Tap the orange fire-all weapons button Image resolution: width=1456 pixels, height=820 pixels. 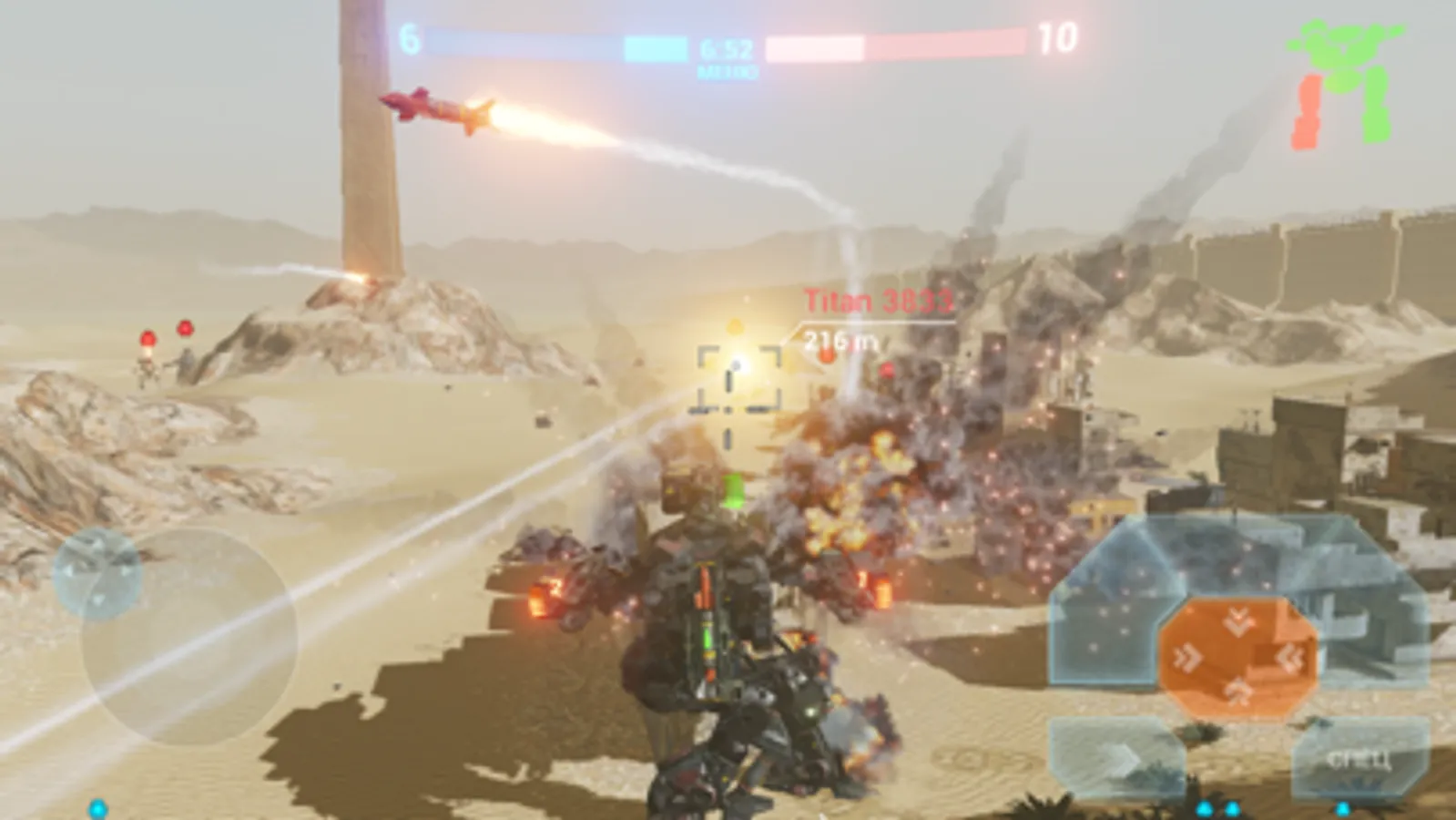coord(1238,659)
